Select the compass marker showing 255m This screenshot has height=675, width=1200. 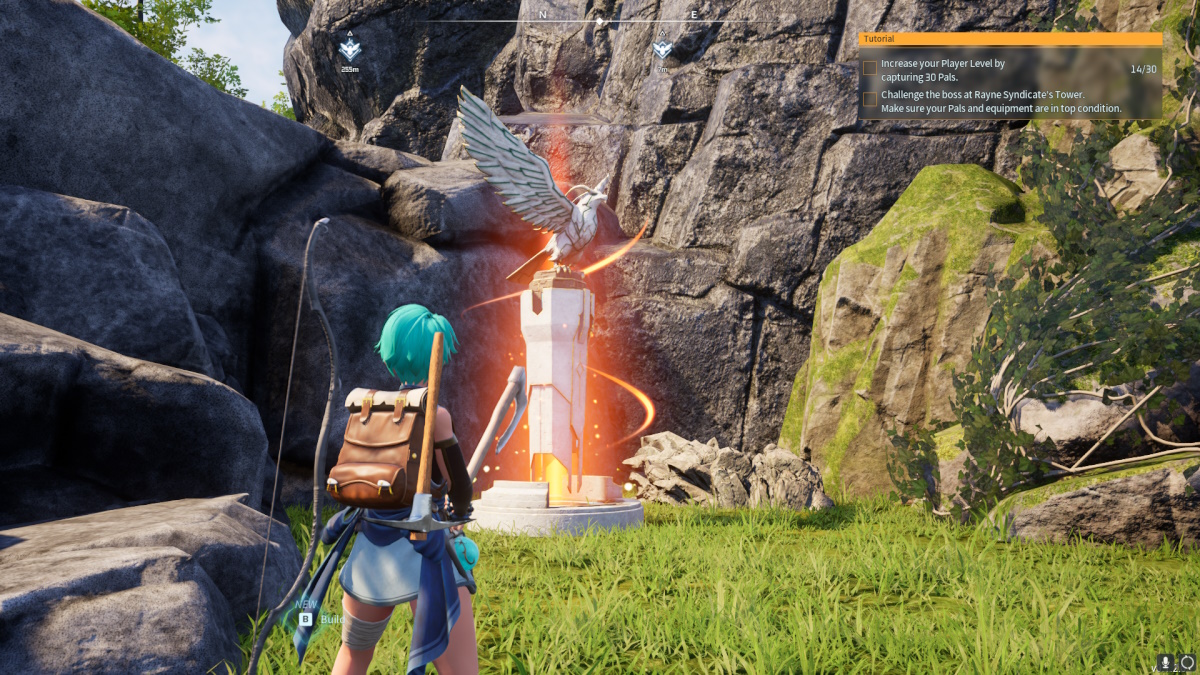(x=349, y=49)
